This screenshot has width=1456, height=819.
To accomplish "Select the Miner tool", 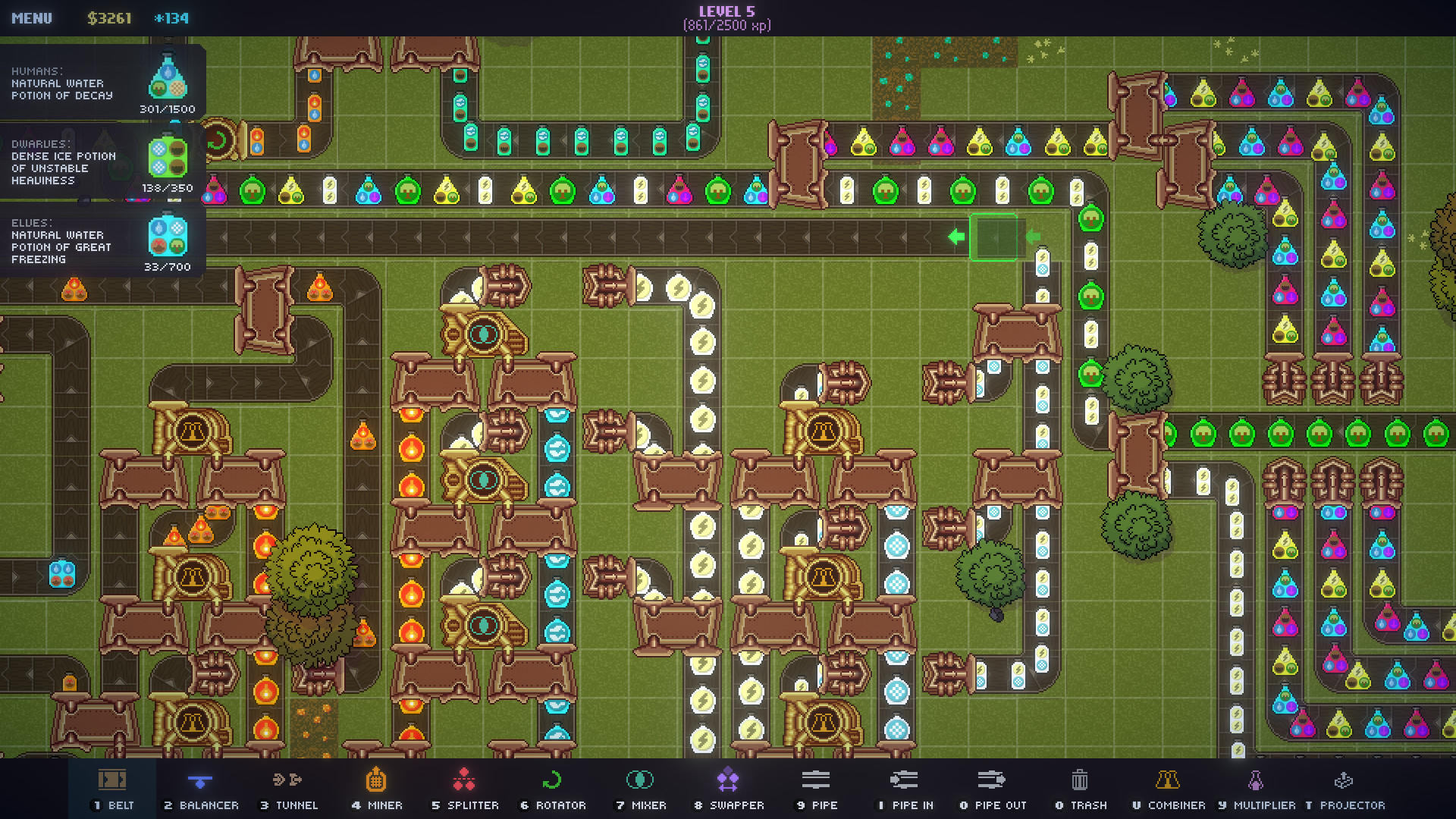I will point(377,789).
